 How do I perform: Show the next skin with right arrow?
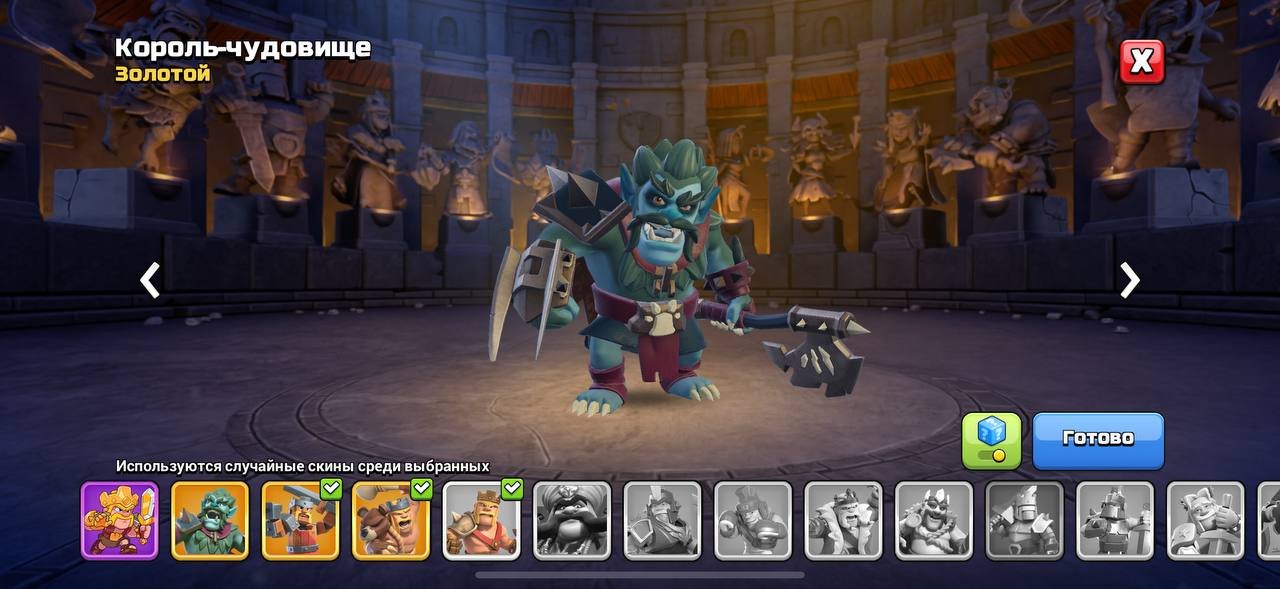point(1129,281)
